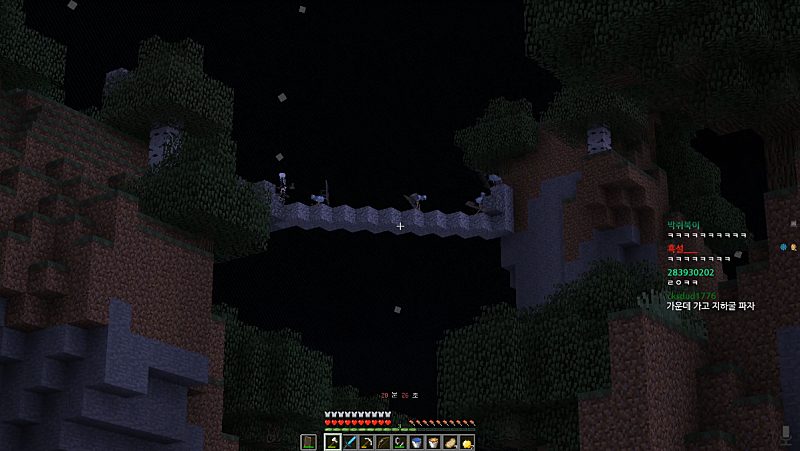This screenshot has height=451, width=800.
Task: Select the bow hotbar slot
Action: pos(381,442)
